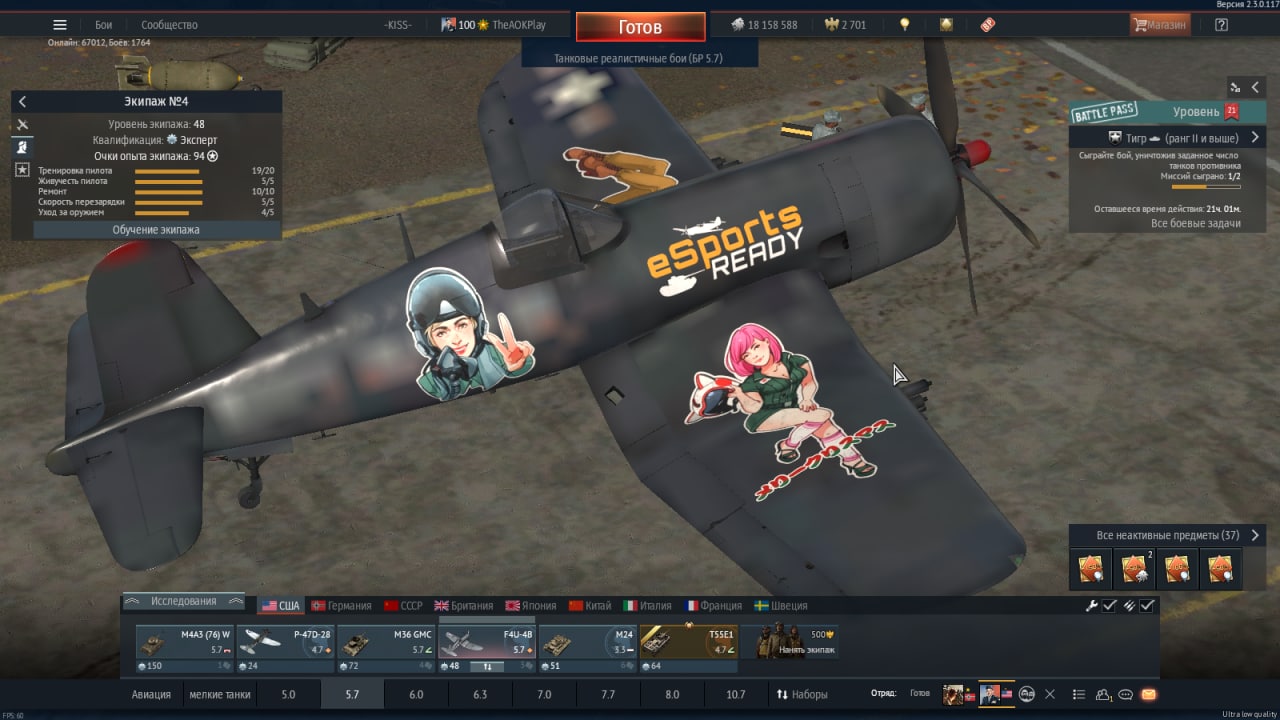Screen dimensions: 1280x720
Task: Select the T55E1 vehicle slot
Action: 689,648
